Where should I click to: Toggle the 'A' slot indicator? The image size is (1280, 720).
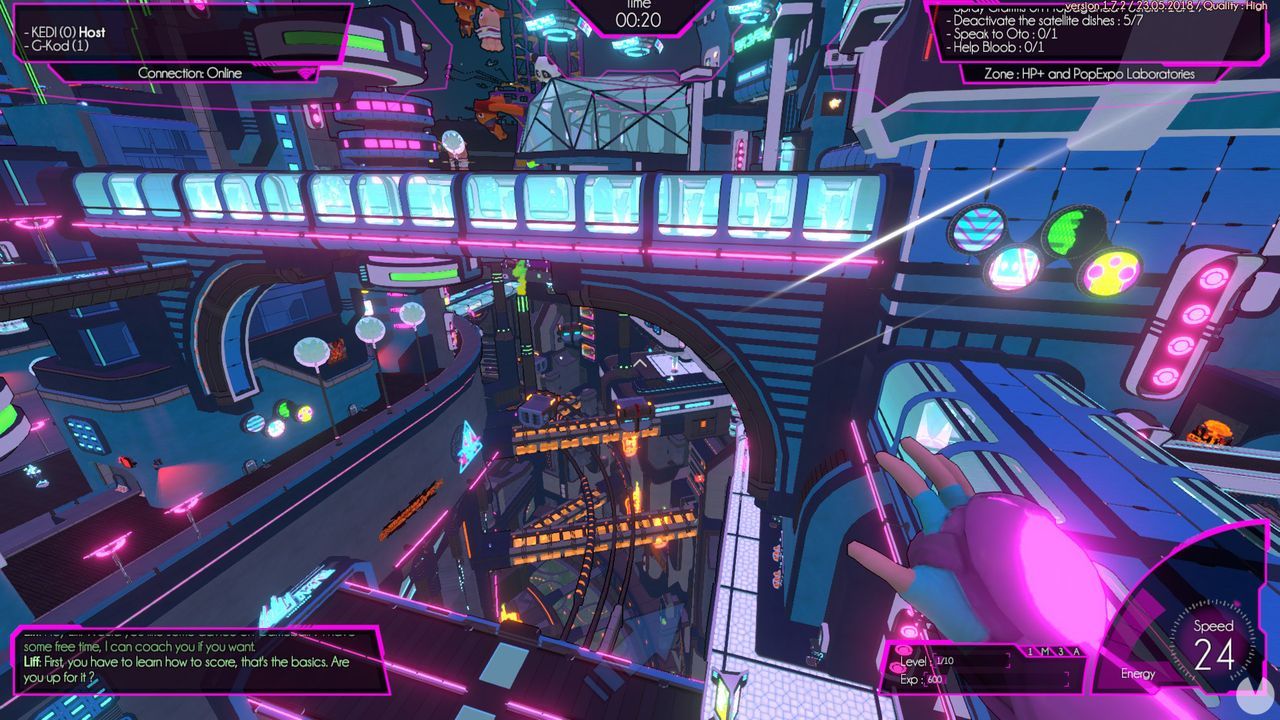coord(1076,652)
